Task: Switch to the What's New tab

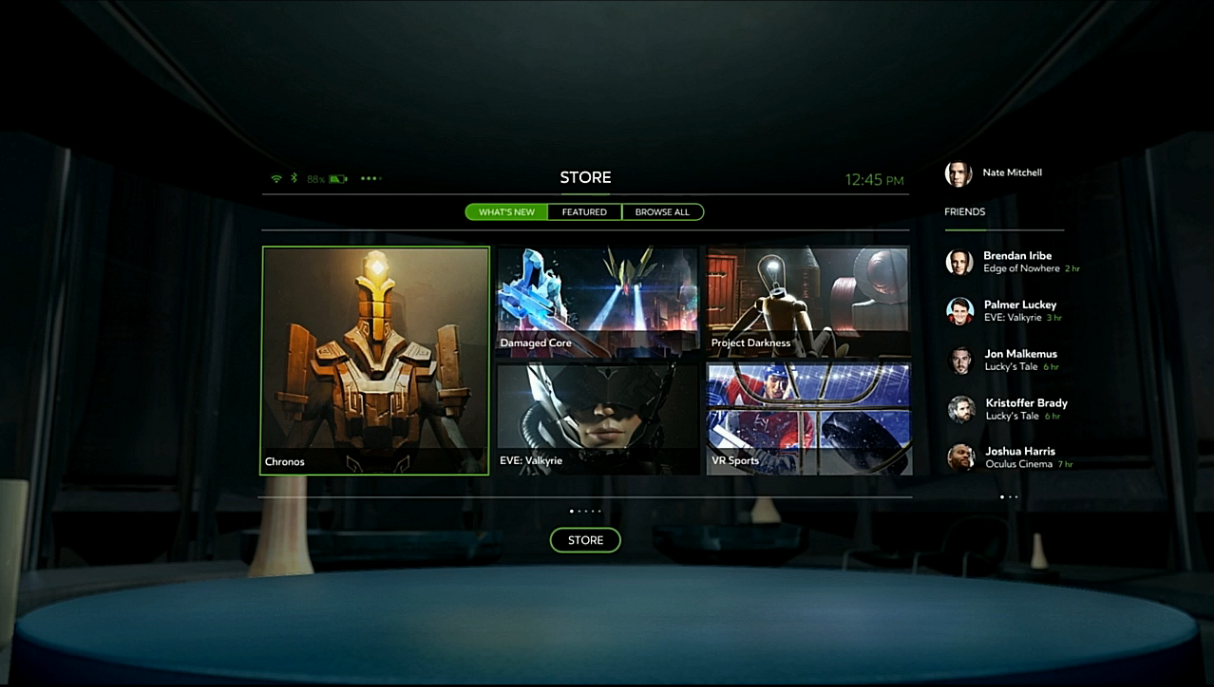Action: (x=507, y=212)
